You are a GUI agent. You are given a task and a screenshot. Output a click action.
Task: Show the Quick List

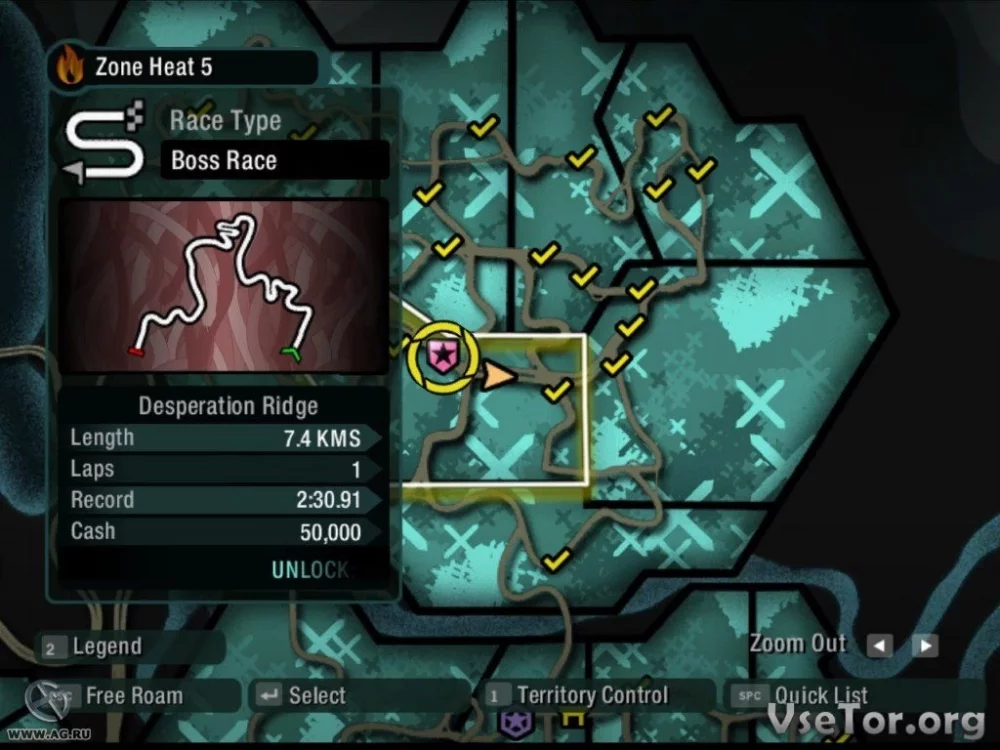pos(820,696)
